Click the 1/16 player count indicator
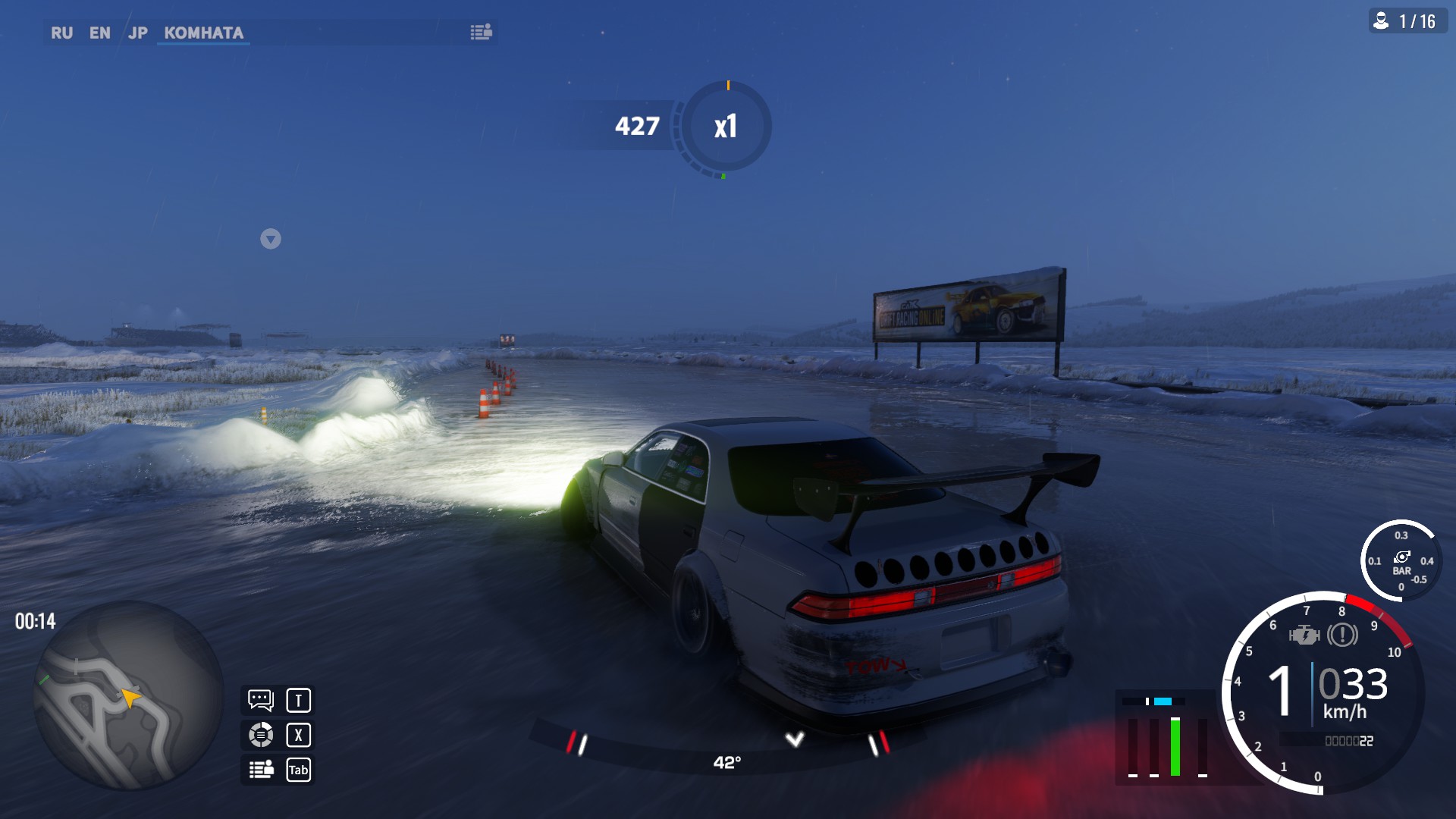Screen dimensions: 1456x819 (x=1407, y=21)
